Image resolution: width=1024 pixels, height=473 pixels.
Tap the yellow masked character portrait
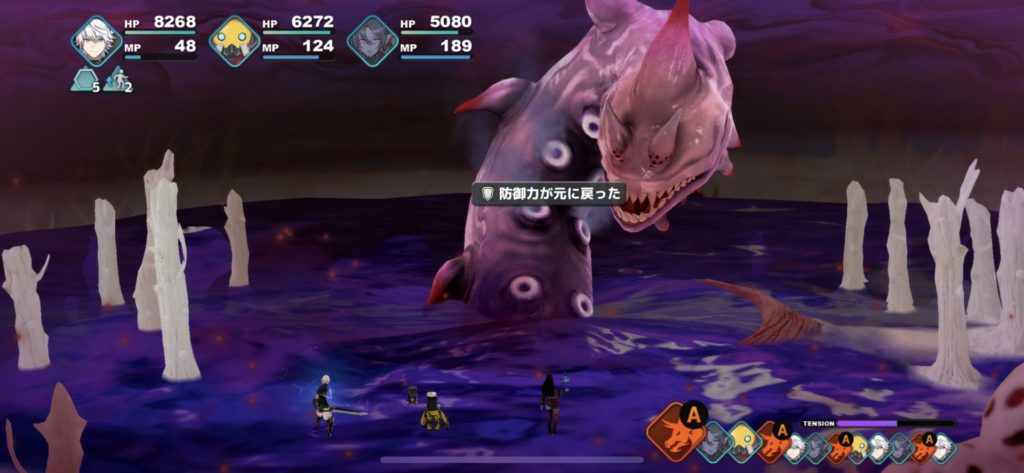point(234,41)
